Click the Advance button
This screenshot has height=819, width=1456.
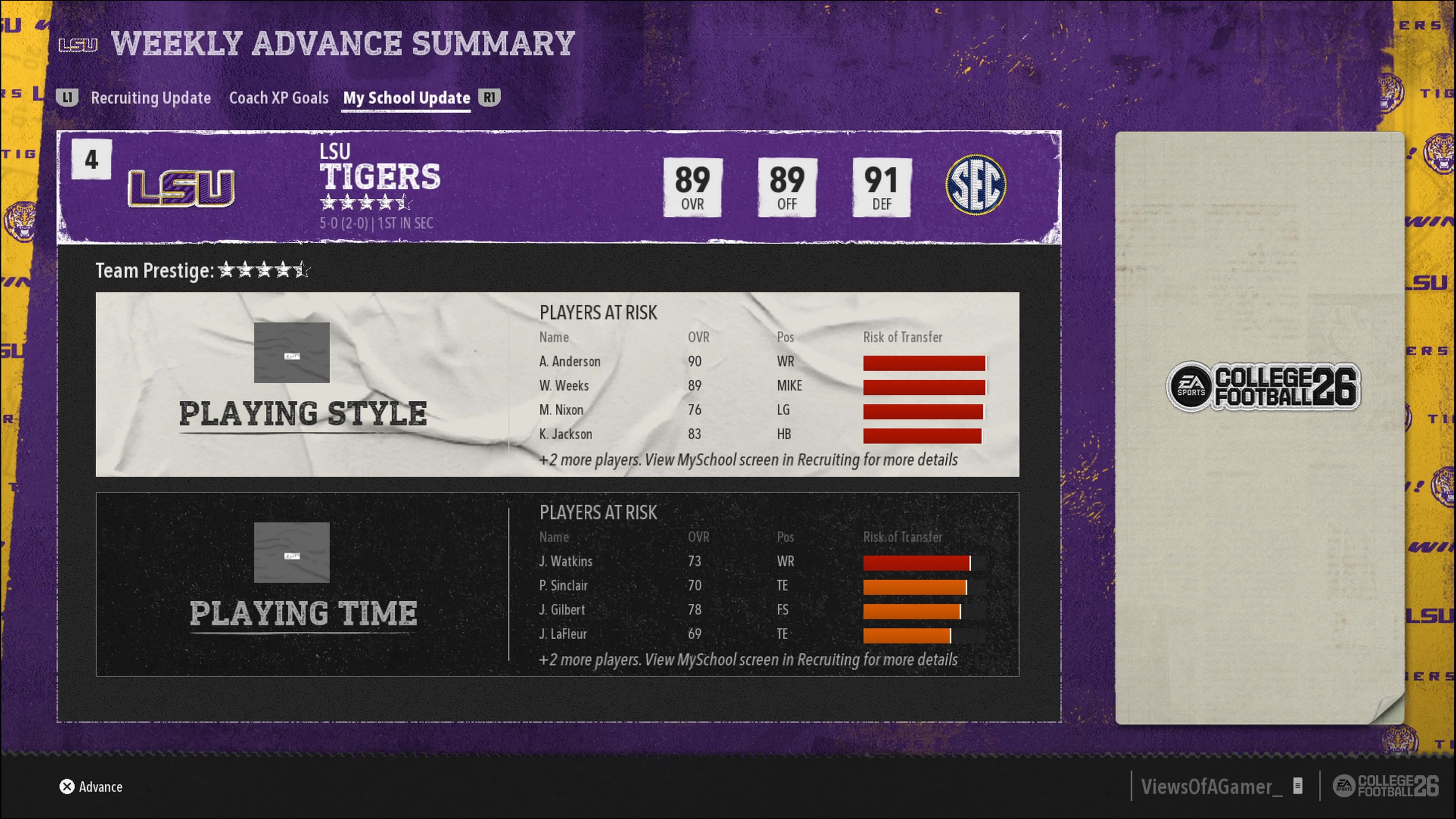point(91,786)
